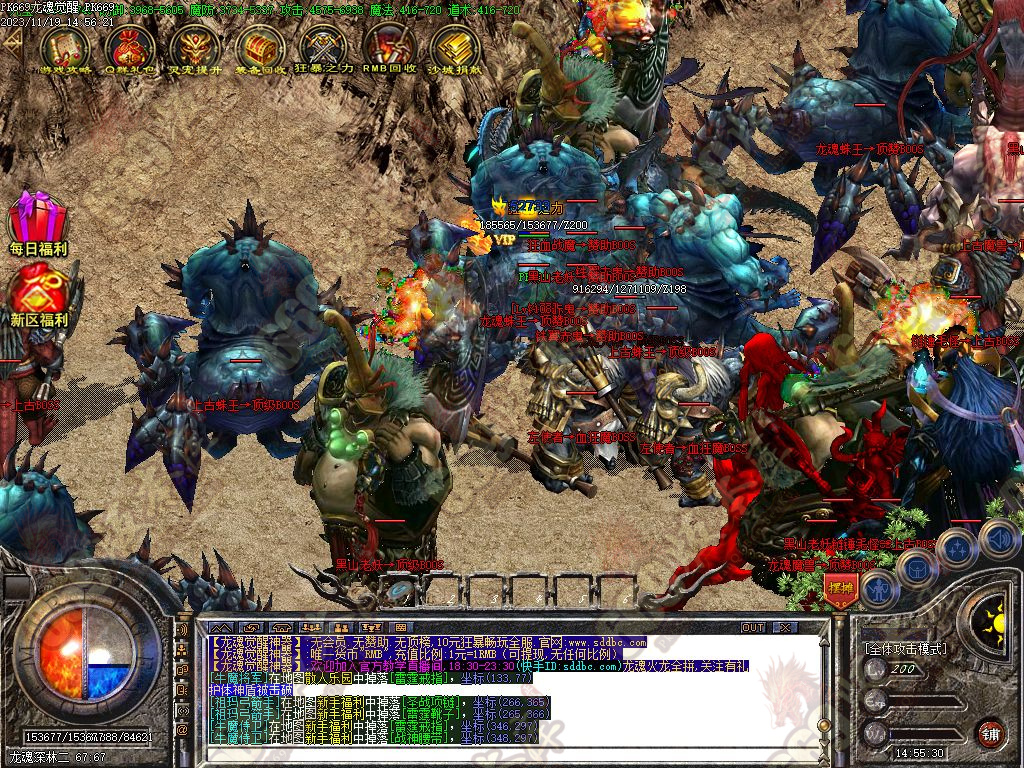1024x768 pixels.
Task: Open the 装备回收 treasure chest icon
Action: coord(260,48)
